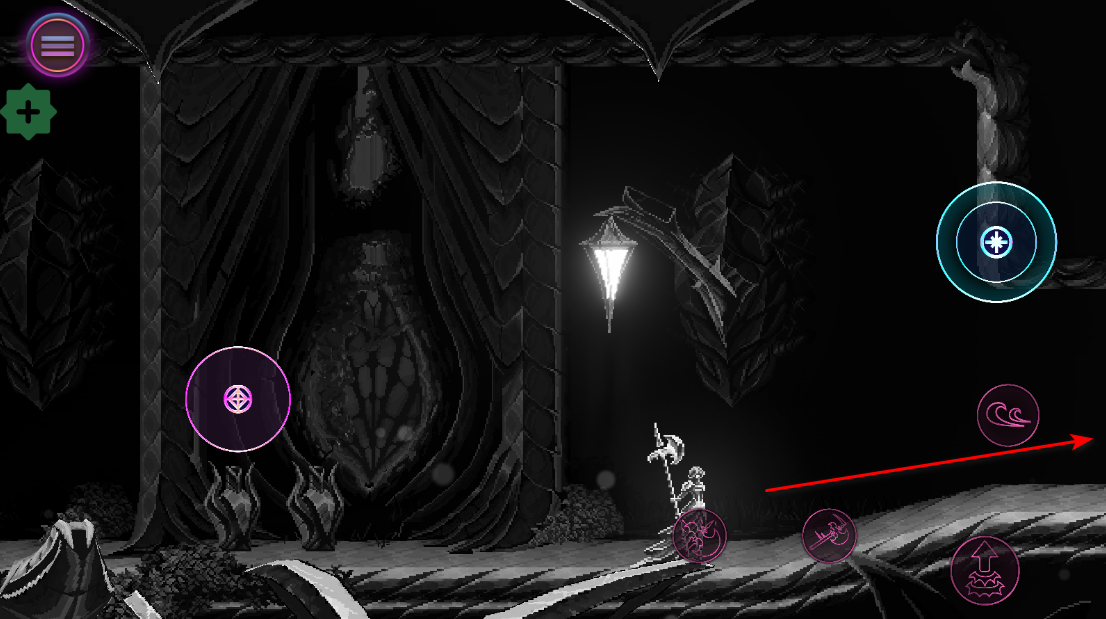Tap the cyan crosshair aim button

pyautogui.click(x=996, y=242)
